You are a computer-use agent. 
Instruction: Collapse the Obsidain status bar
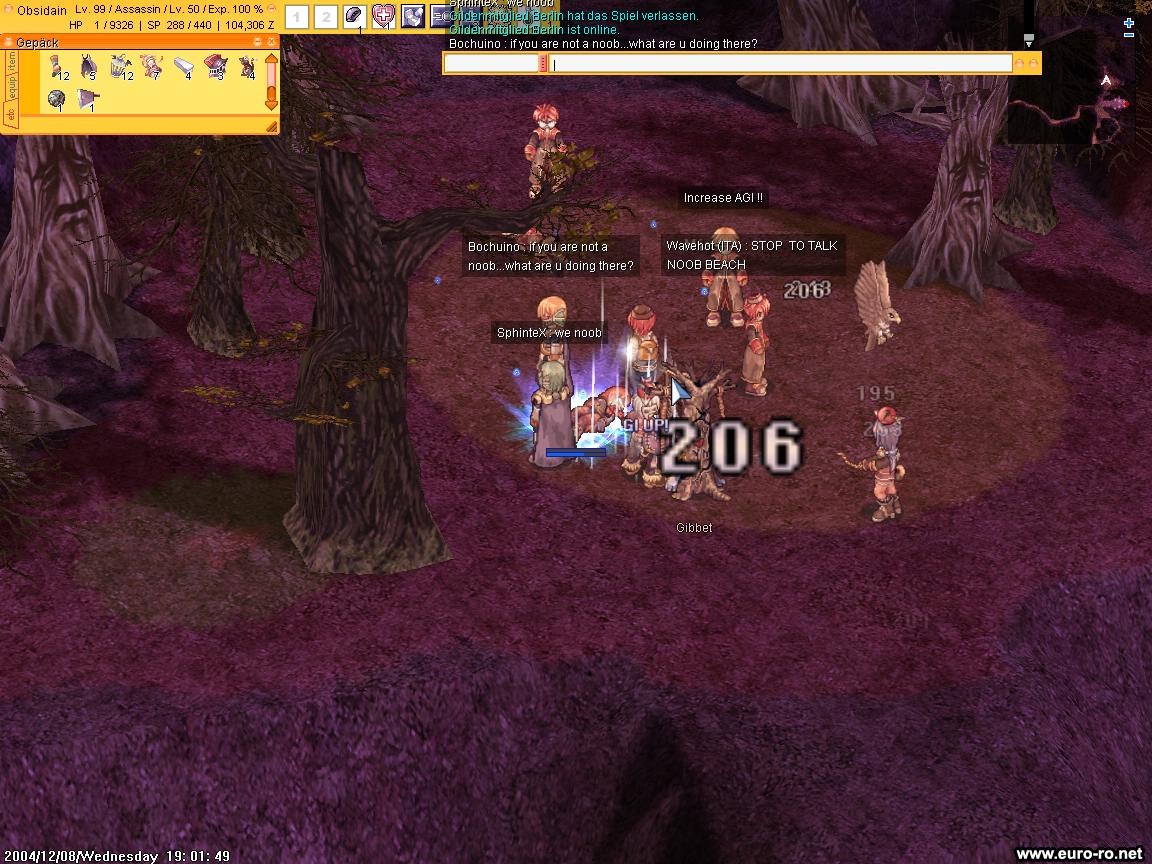(x=271, y=8)
